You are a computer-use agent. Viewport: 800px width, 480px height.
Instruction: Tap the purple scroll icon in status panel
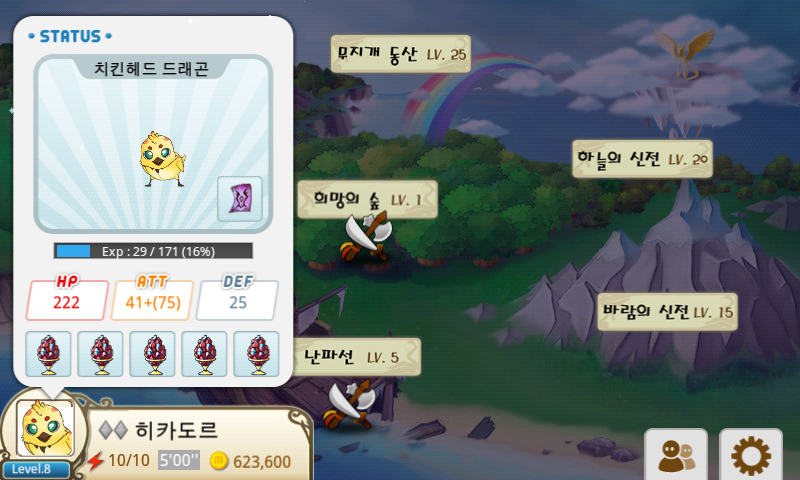pyautogui.click(x=240, y=198)
